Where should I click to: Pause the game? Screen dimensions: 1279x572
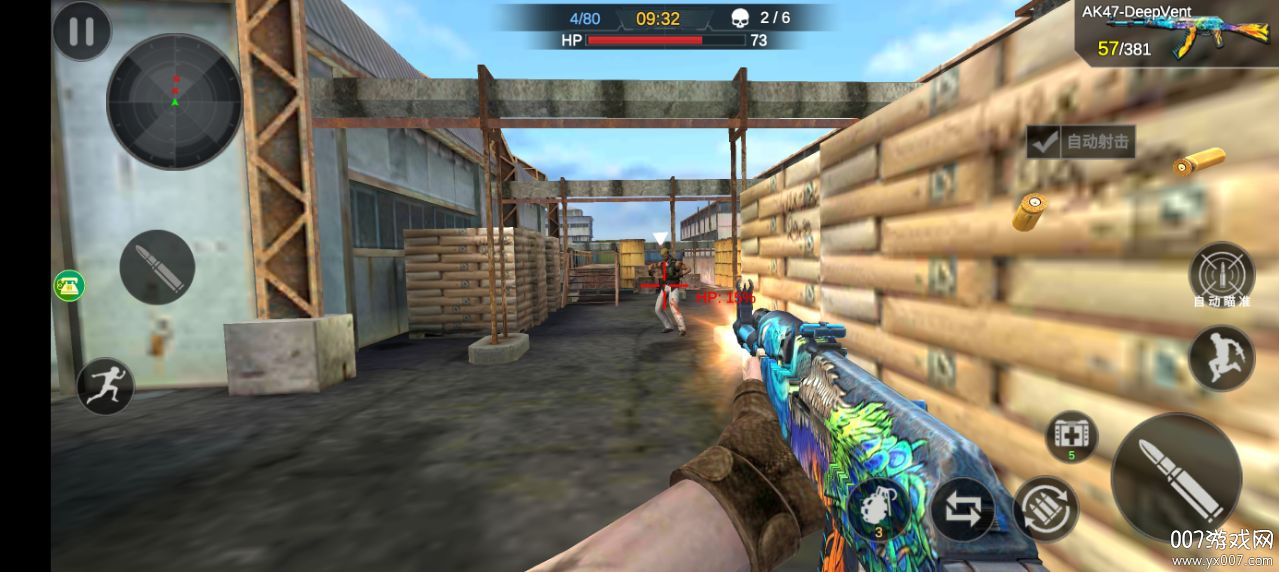(81, 31)
